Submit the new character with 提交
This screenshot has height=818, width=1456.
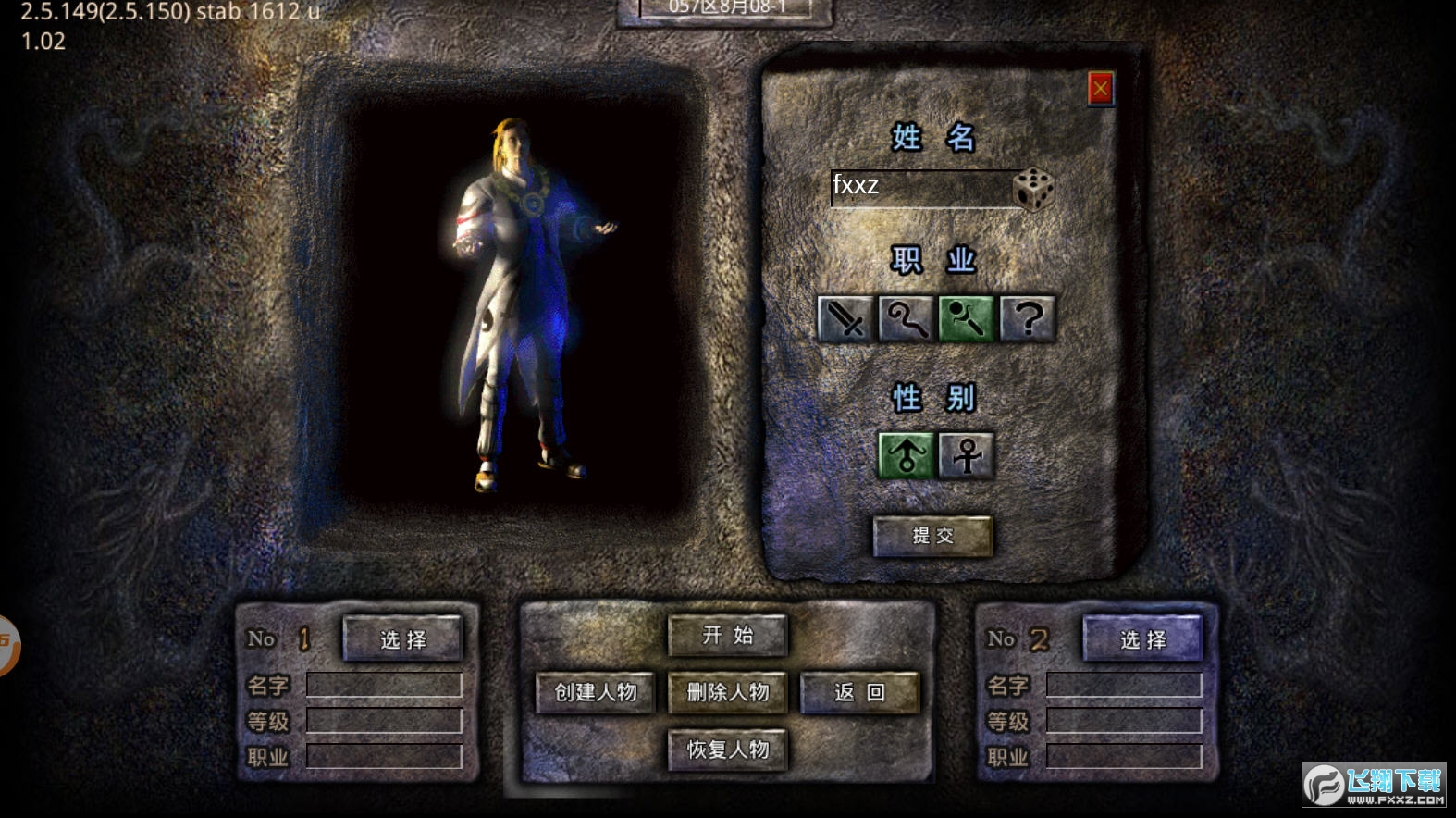click(x=932, y=536)
